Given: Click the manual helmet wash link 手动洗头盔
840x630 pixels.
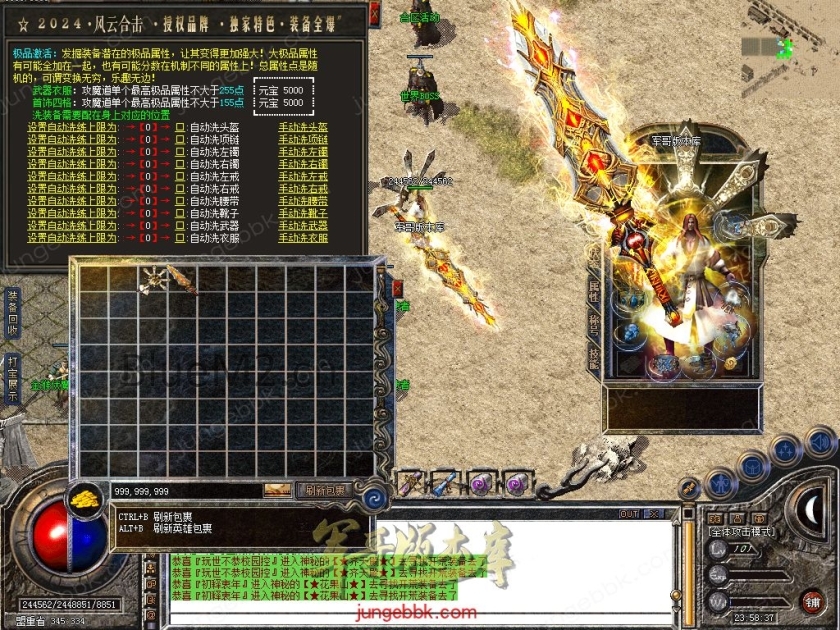Looking at the screenshot, I should click(303, 127).
